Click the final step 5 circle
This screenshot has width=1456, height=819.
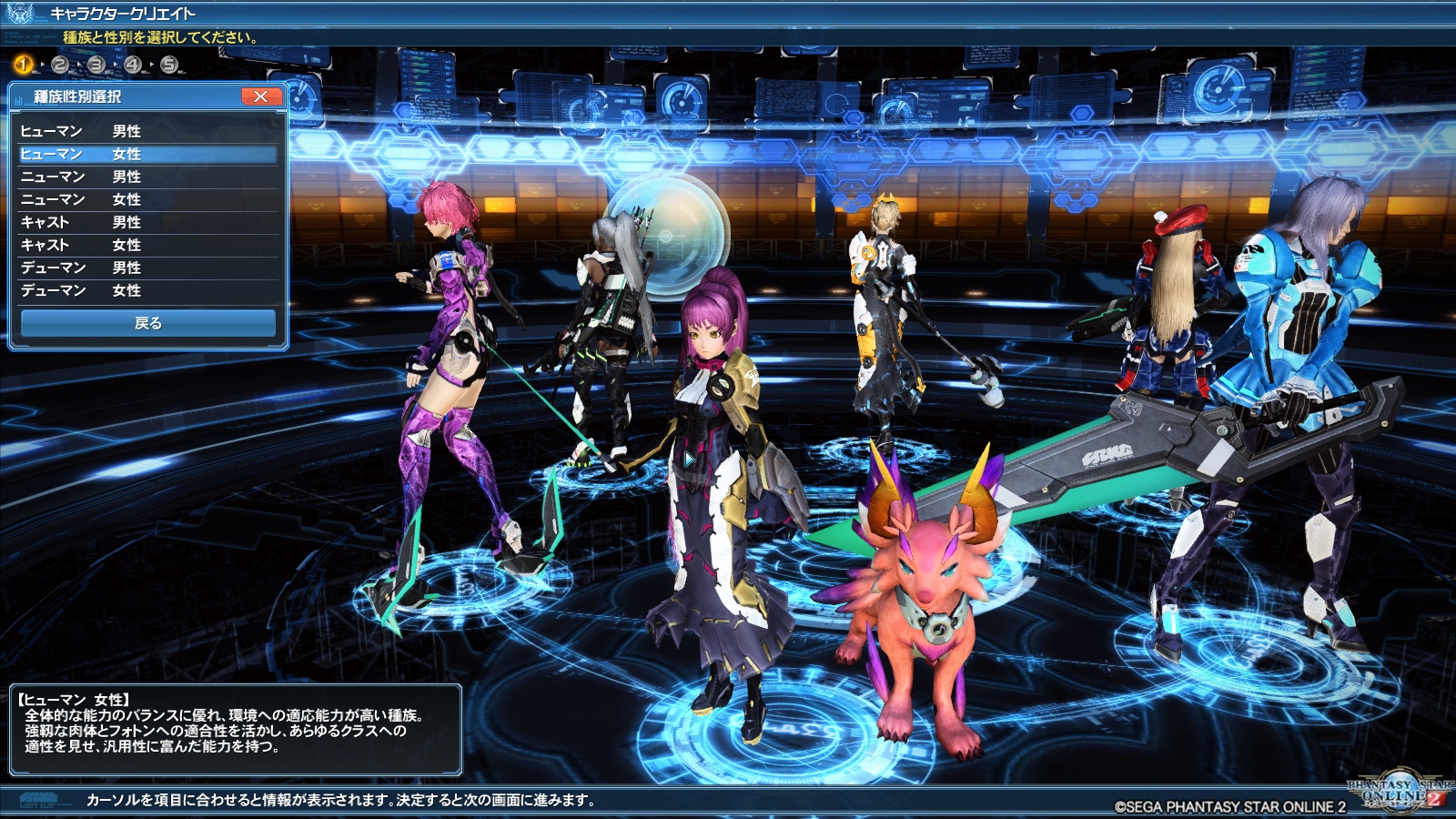click(168, 65)
